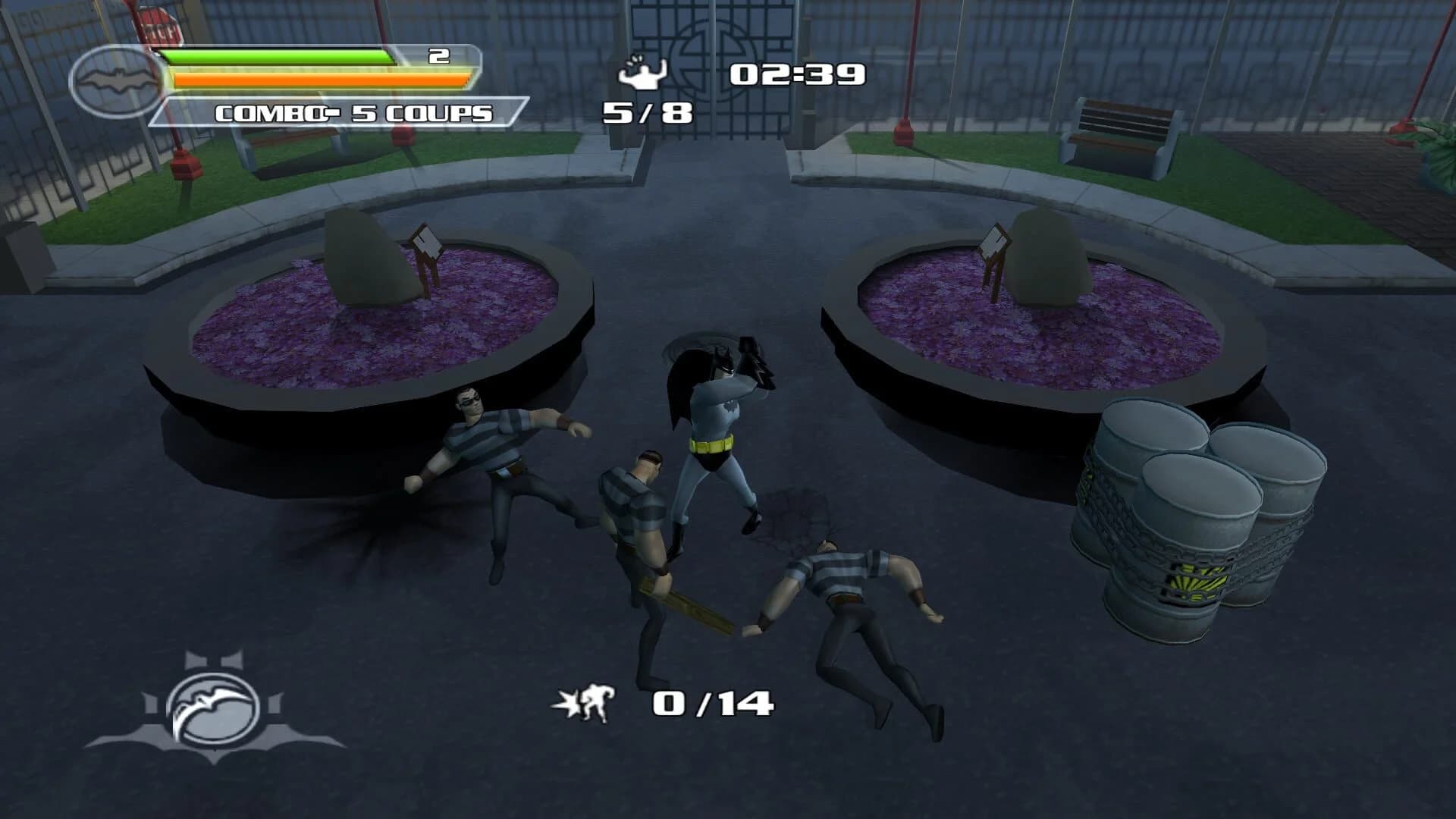Click the COMBO- 5 COUPS banner

(353, 112)
